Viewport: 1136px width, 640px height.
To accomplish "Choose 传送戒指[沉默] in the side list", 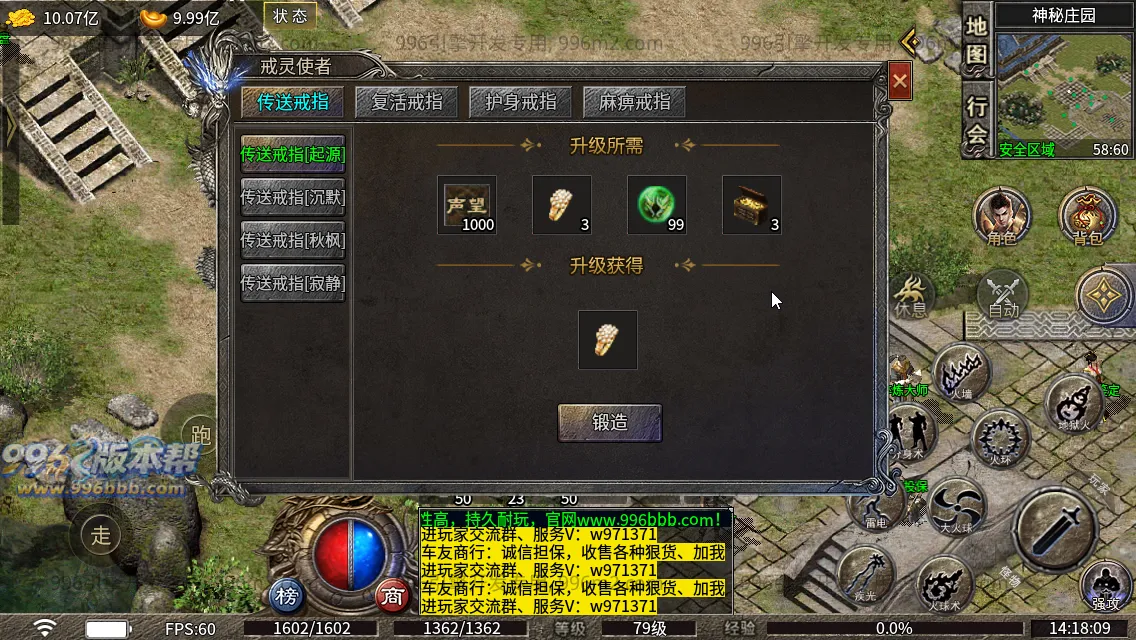I will (x=293, y=198).
